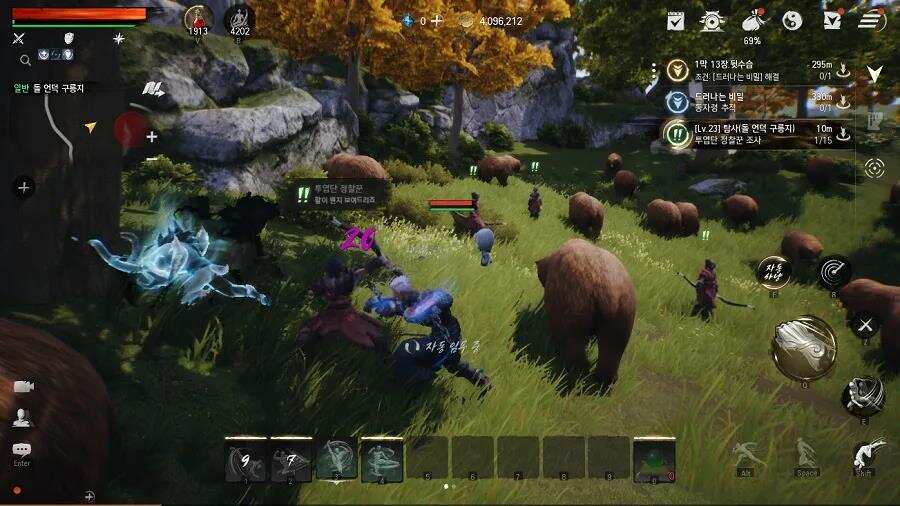Open the main hamburger menu
The width and height of the screenshot is (900, 506).
[x=872, y=20]
